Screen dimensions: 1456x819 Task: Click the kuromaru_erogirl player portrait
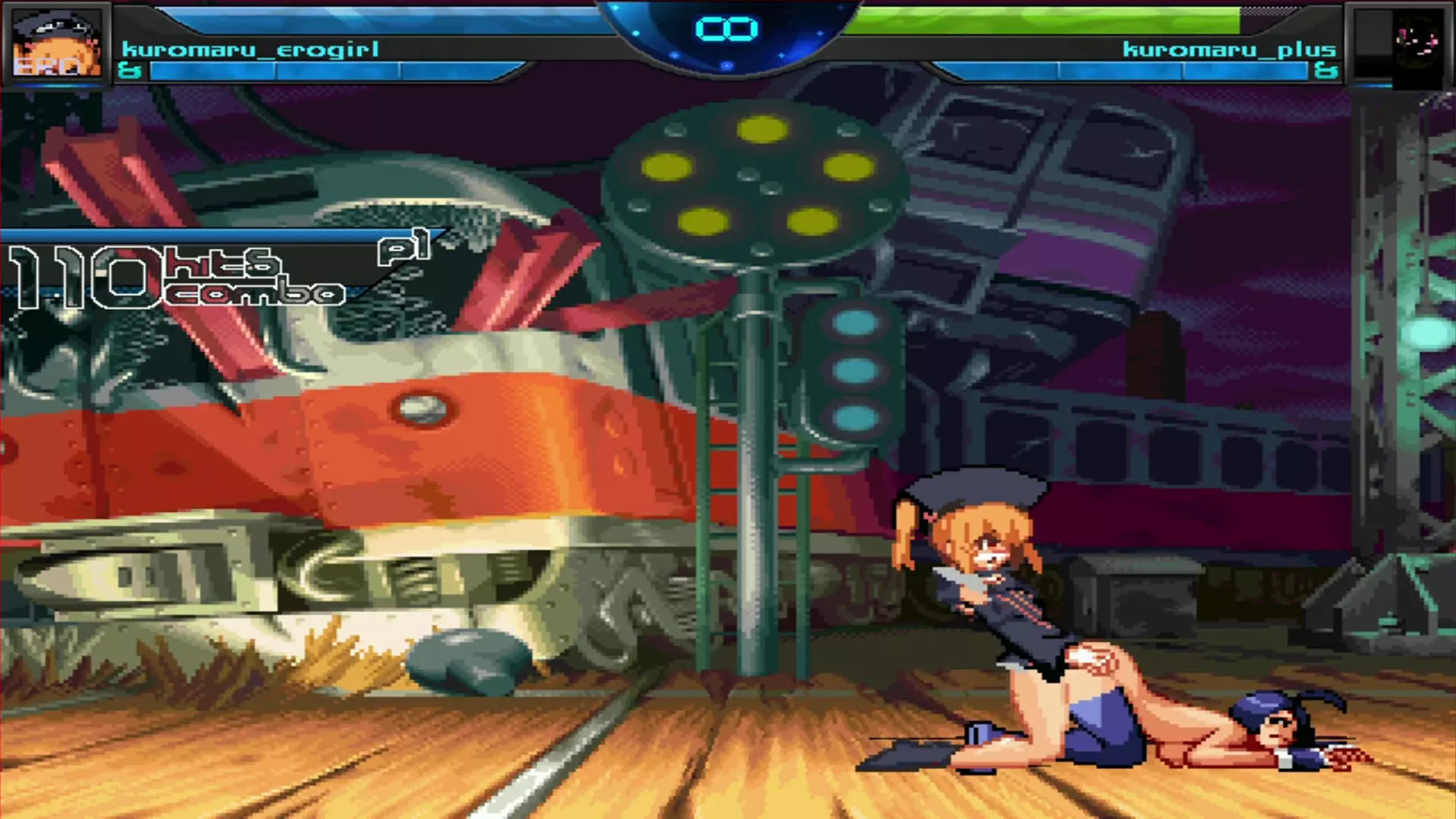pyautogui.click(x=57, y=45)
